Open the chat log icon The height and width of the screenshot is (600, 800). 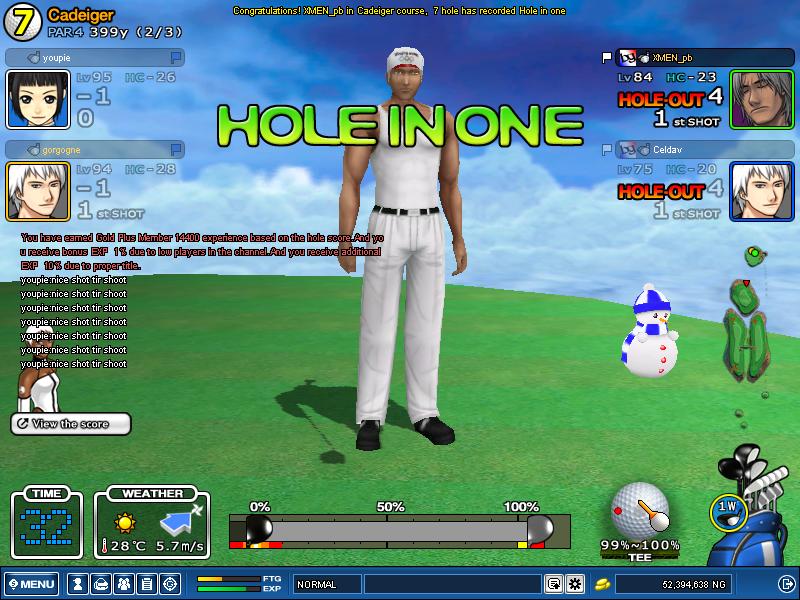point(553,584)
